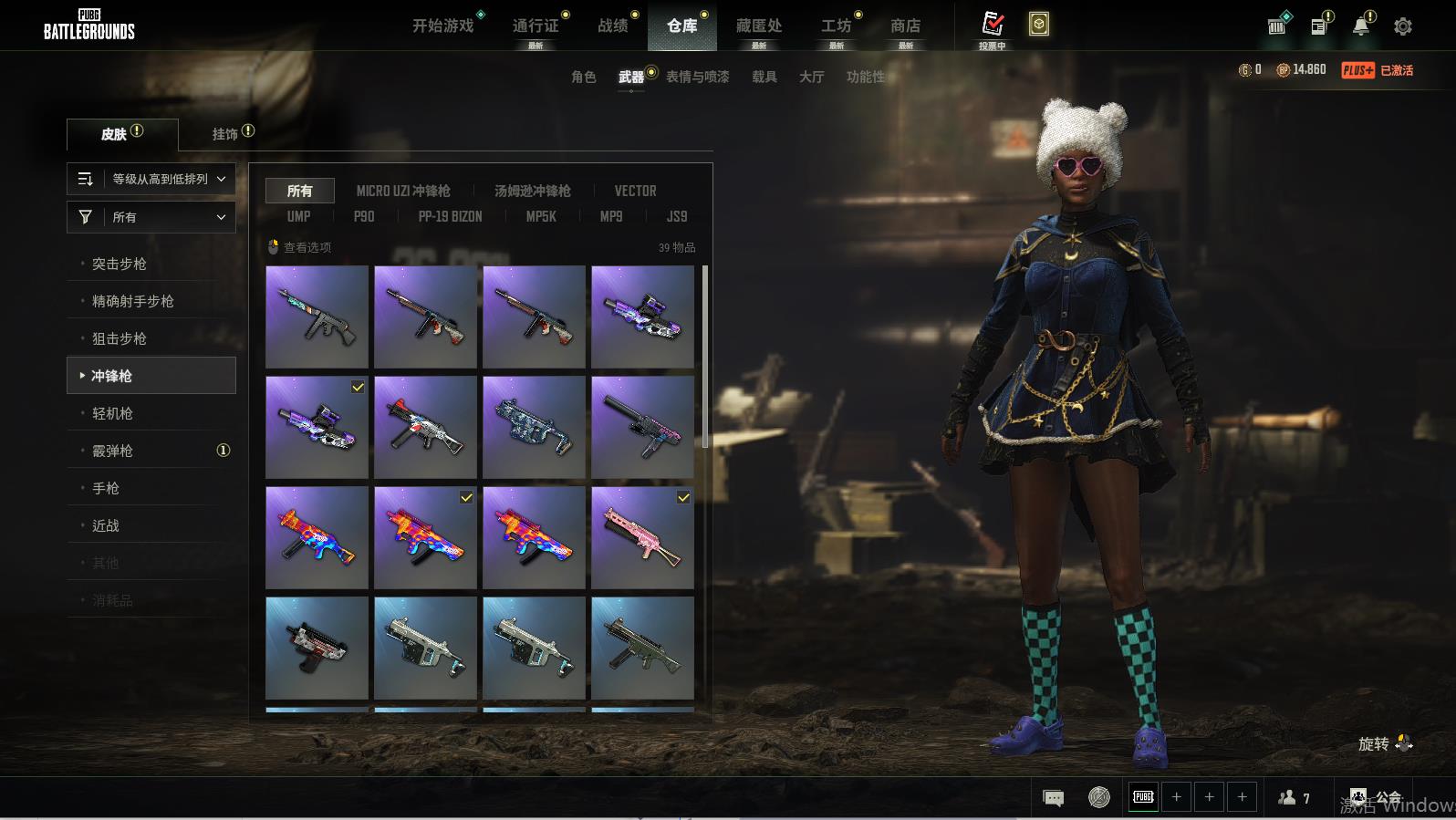1456x820 pixels.
Task: Open the notifications bell
Action: tap(1360, 26)
